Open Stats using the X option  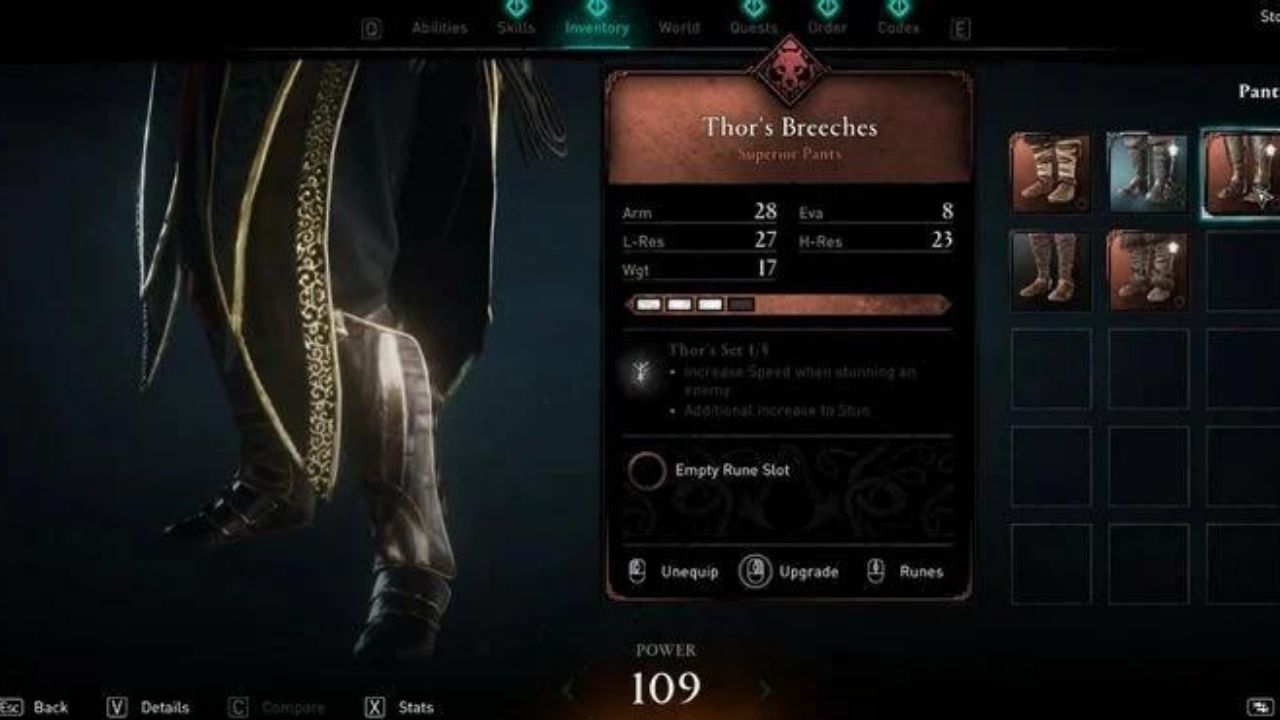[x=374, y=707]
